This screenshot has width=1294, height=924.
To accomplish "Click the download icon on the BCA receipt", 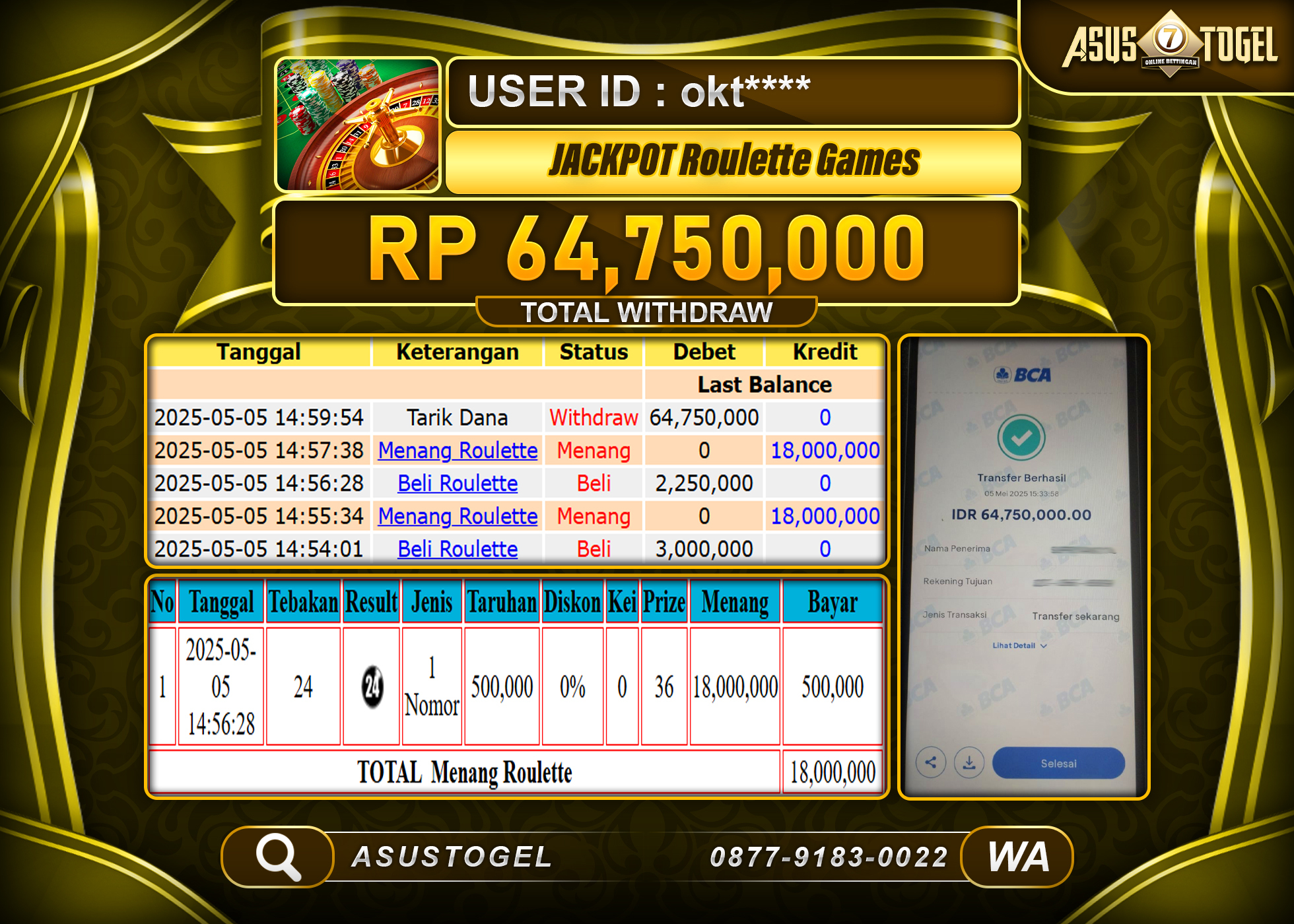I will (969, 762).
